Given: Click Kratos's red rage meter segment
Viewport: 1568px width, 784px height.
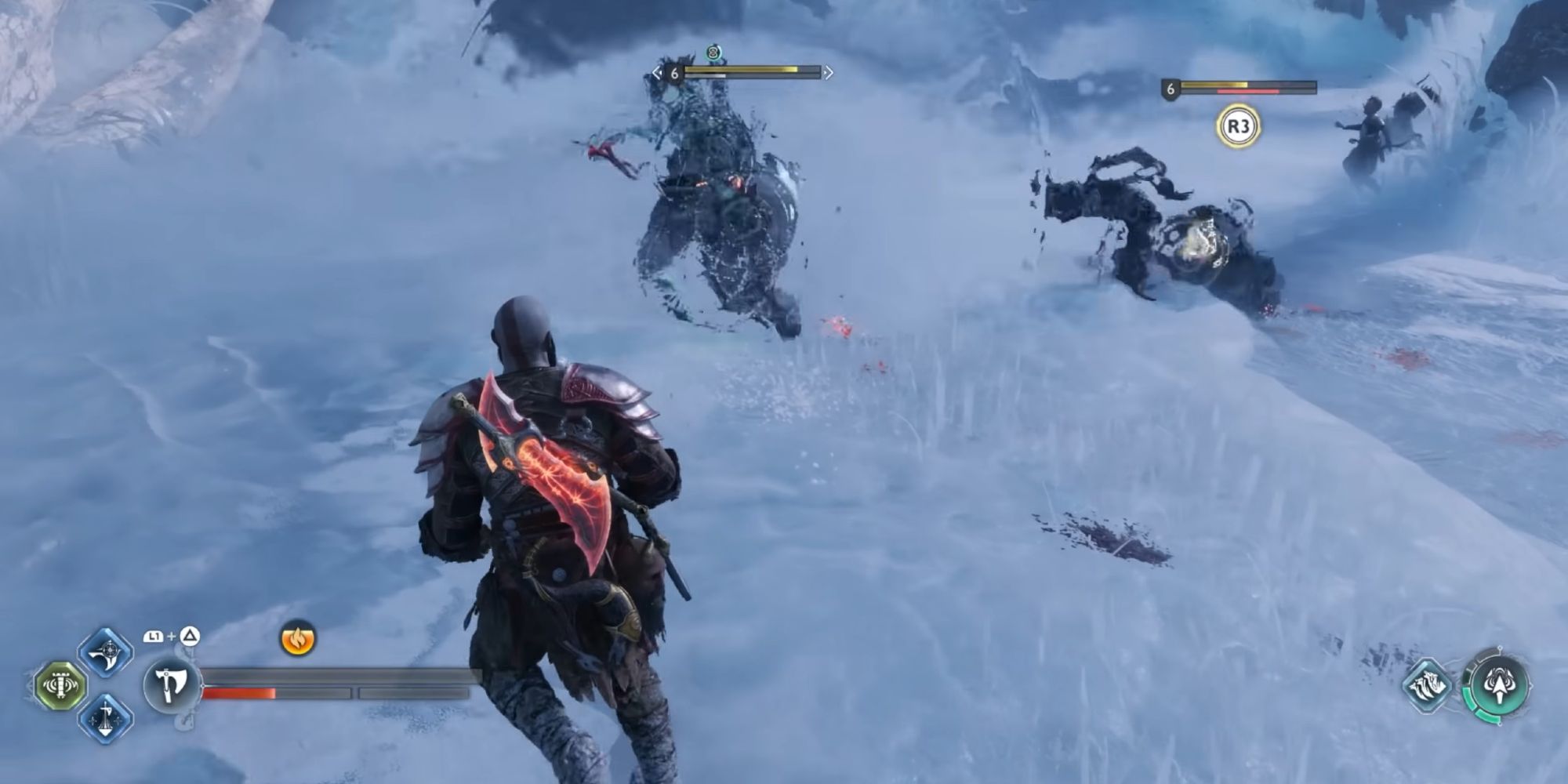Looking at the screenshot, I should [x=239, y=693].
